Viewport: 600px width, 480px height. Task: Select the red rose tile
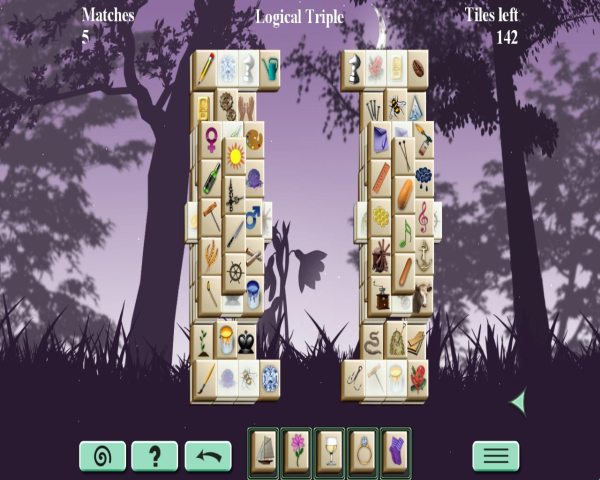(x=417, y=378)
